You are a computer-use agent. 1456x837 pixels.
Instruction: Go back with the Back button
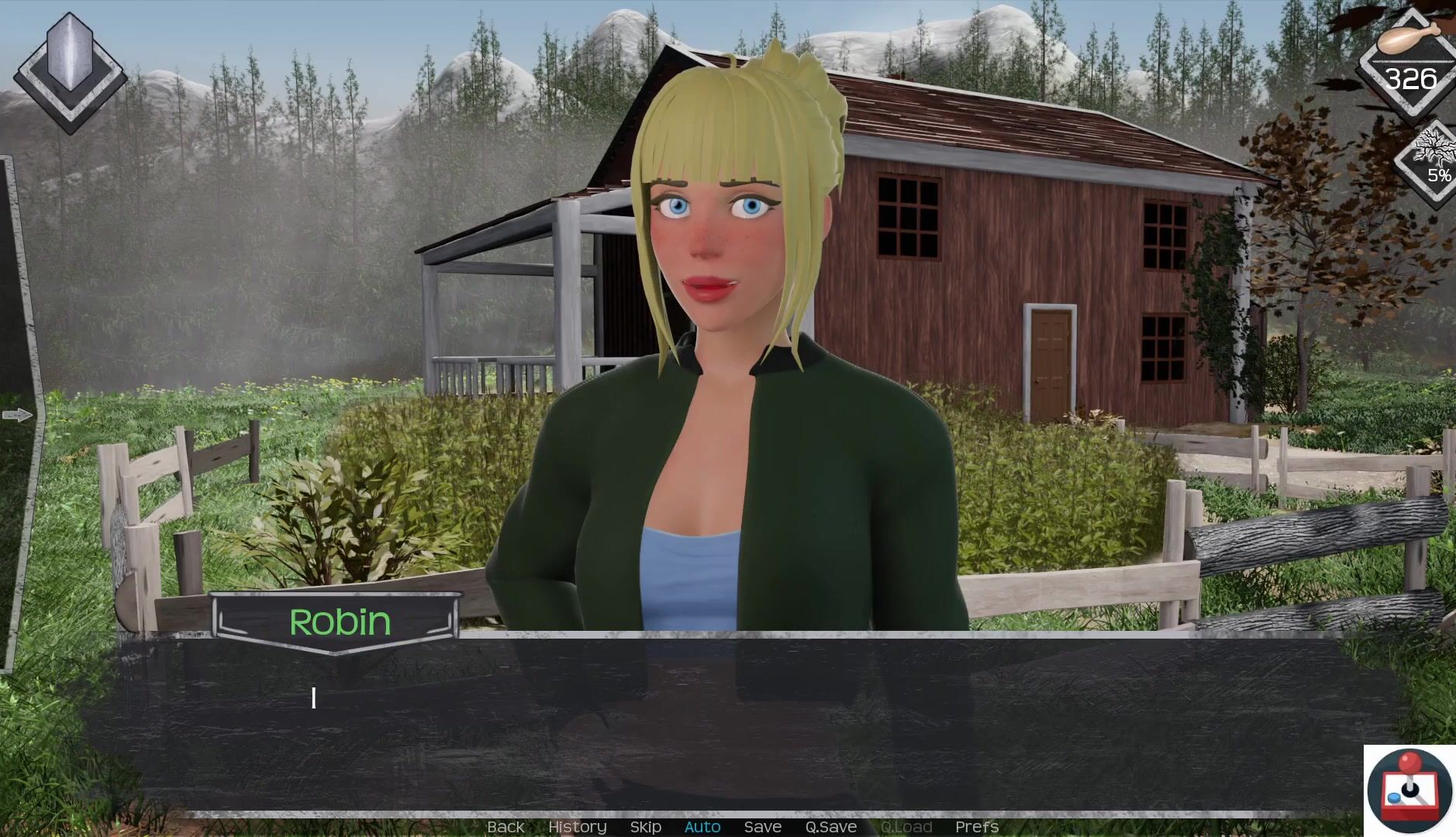[x=505, y=827]
